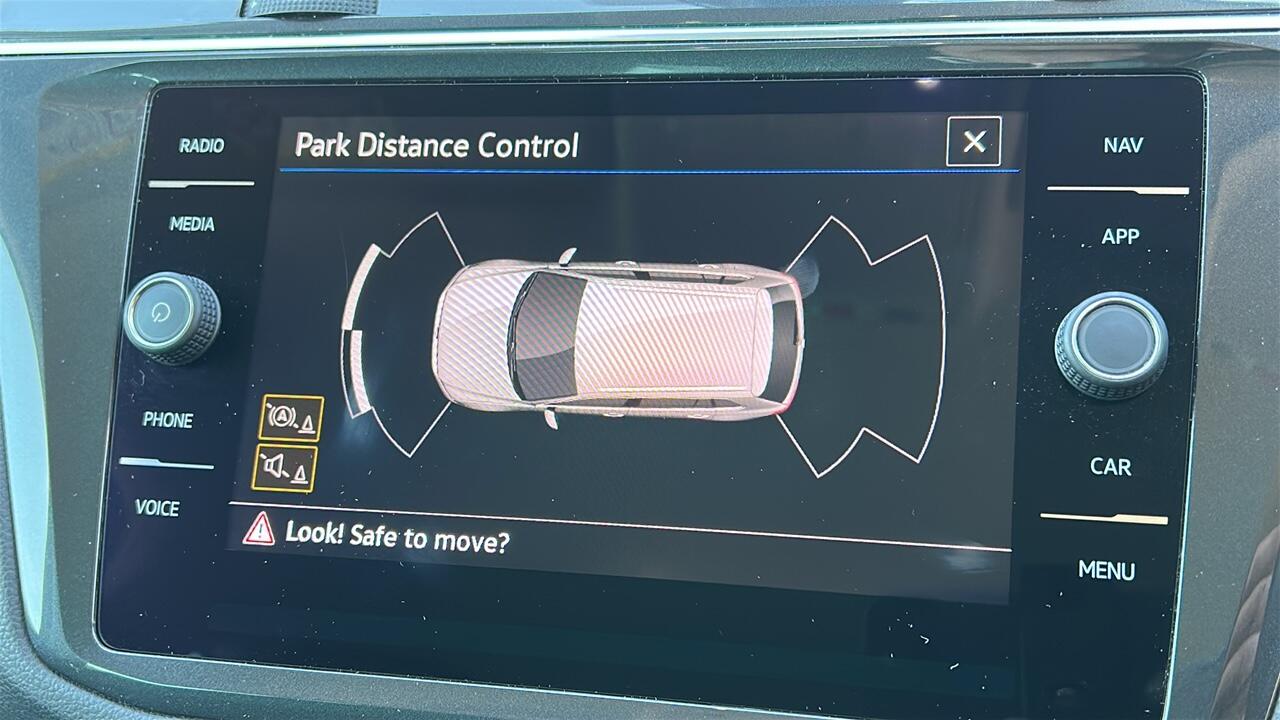Toggle the manoeuvre braking icon

point(290,418)
